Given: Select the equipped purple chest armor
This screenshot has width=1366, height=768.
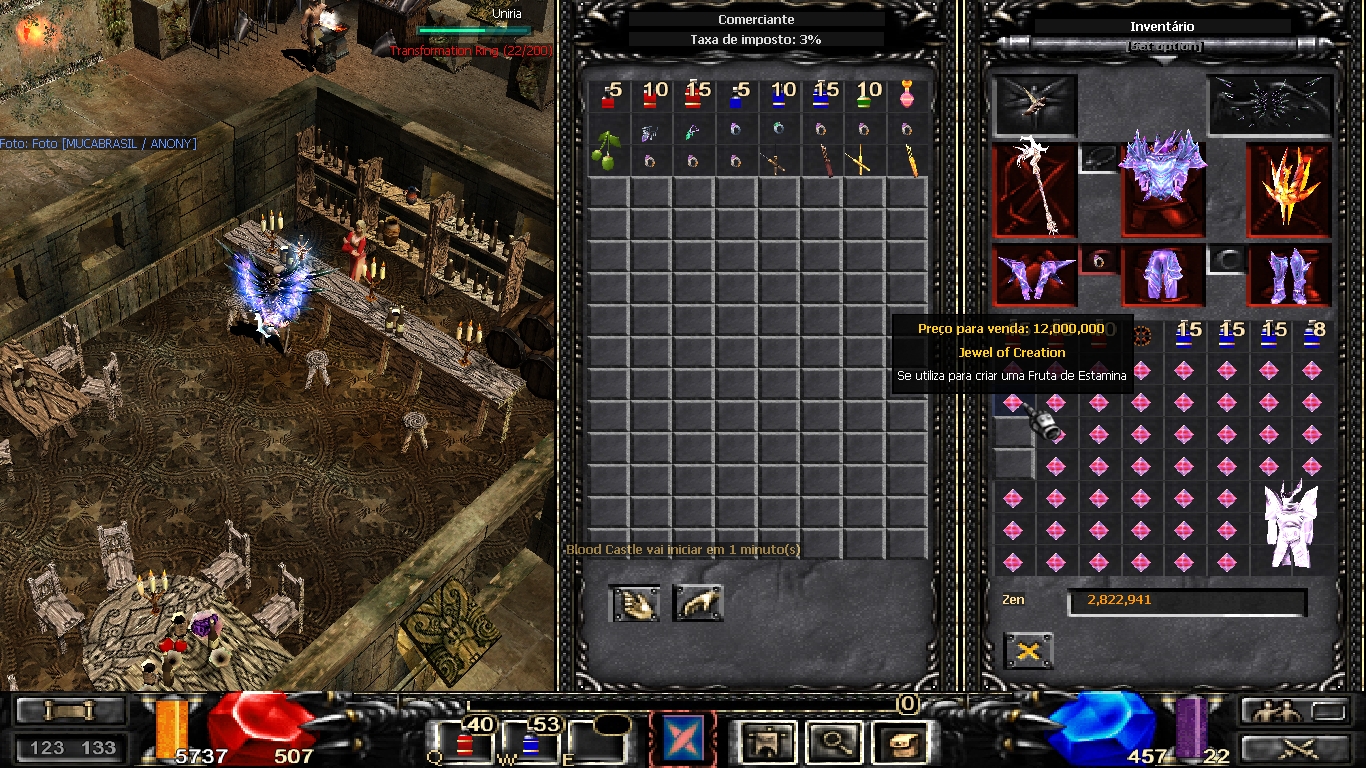Looking at the screenshot, I should (x=1161, y=185).
